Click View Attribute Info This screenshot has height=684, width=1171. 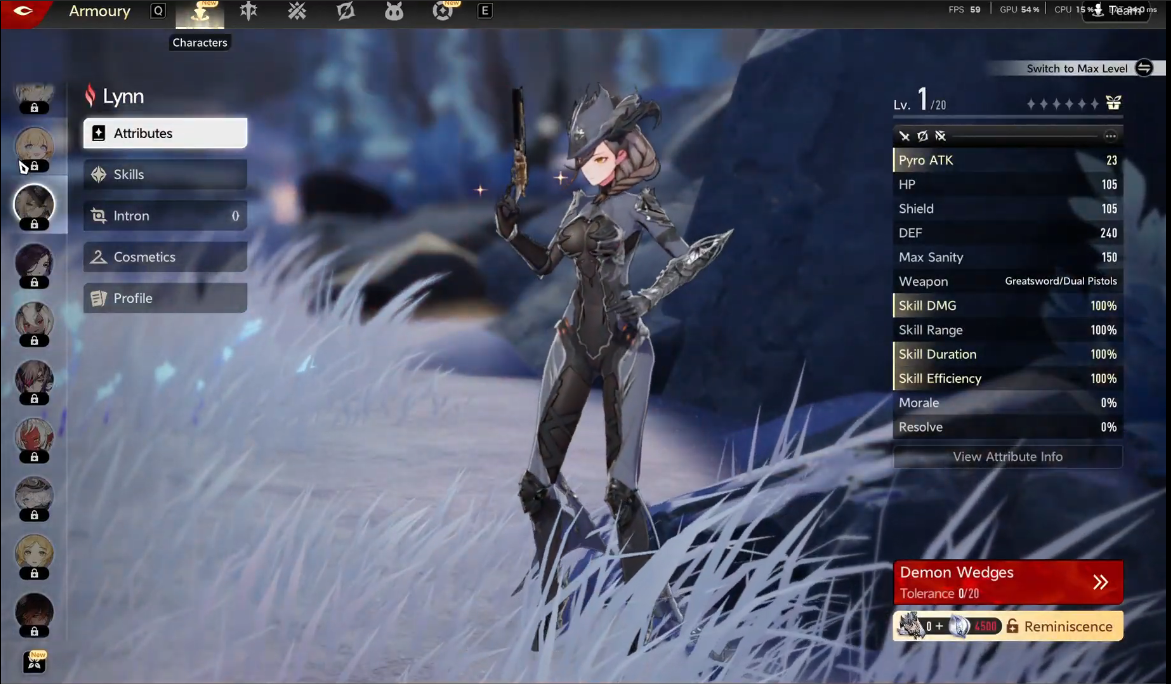click(x=1007, y=456)
